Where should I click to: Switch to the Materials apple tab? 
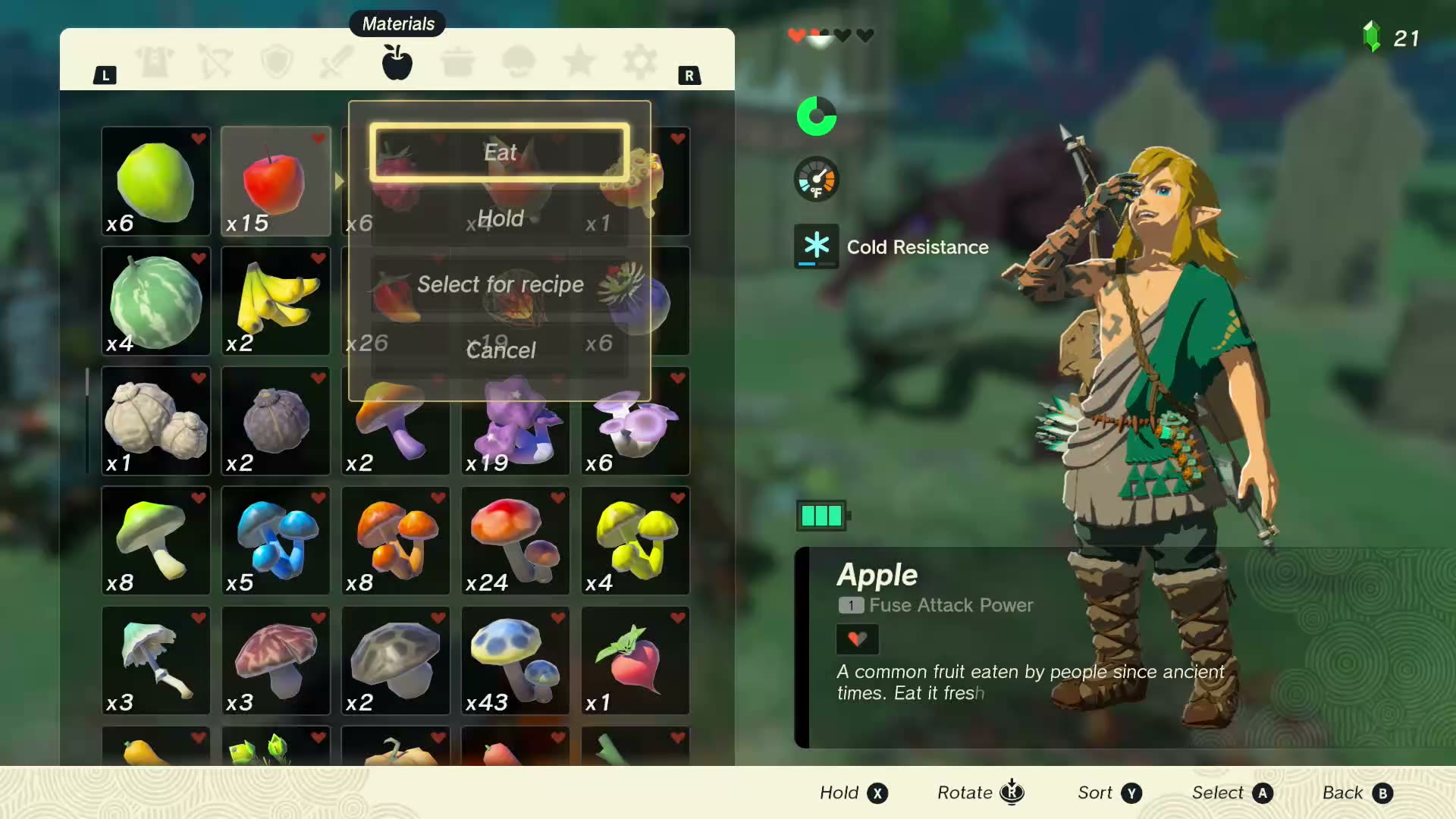pos(397,62)
